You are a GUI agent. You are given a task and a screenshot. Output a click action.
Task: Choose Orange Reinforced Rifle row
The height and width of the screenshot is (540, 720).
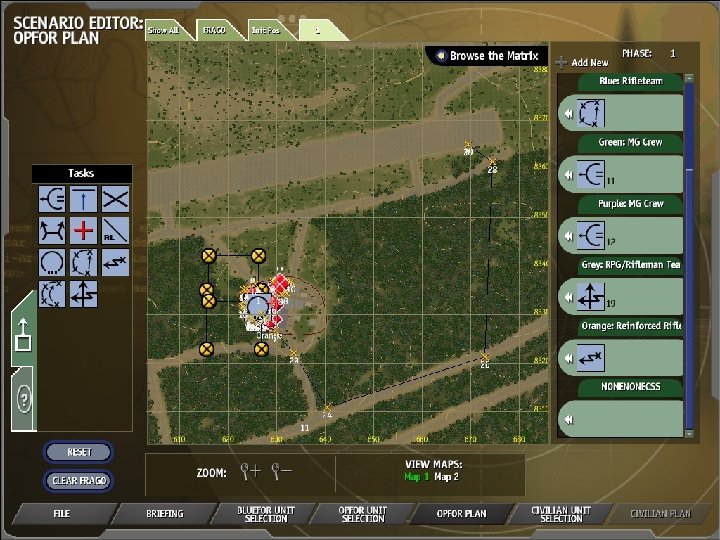point(618,357)
